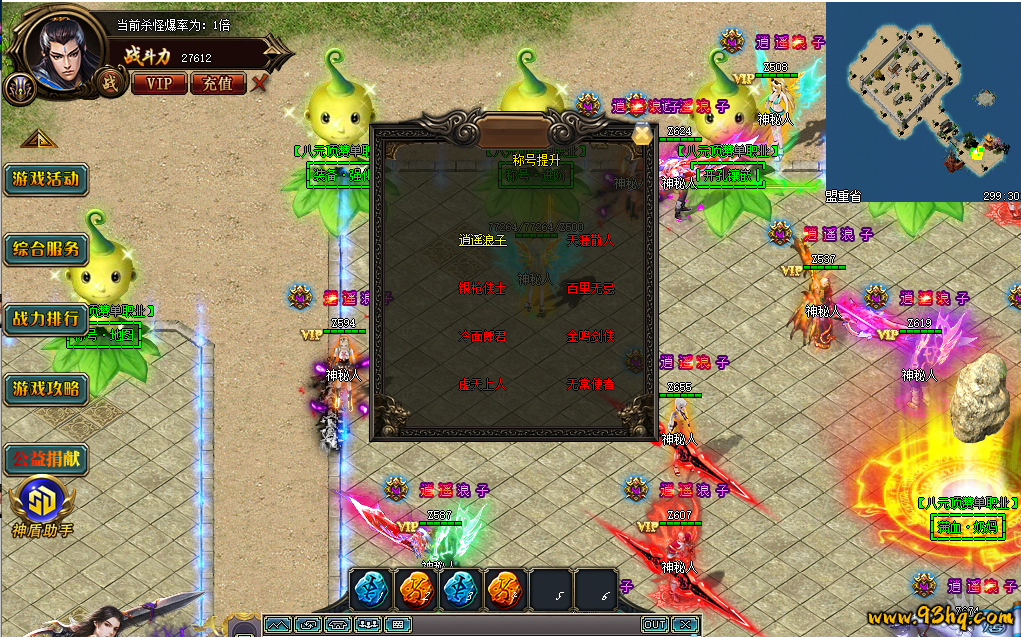This screenshot has width=1021, height=637.
Task: Choose the 天涯散人 title
Action: [x=590, y=241]
